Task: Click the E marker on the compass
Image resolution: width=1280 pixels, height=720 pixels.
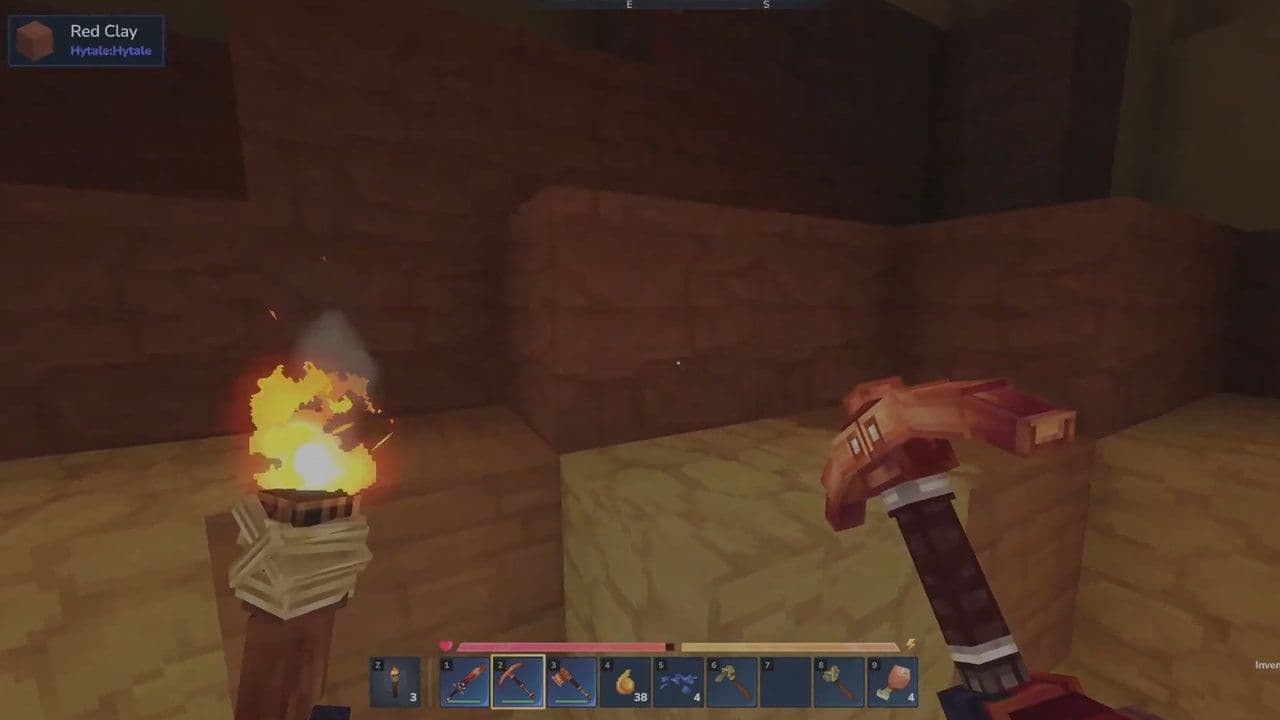Action: [x=628, y=5]
